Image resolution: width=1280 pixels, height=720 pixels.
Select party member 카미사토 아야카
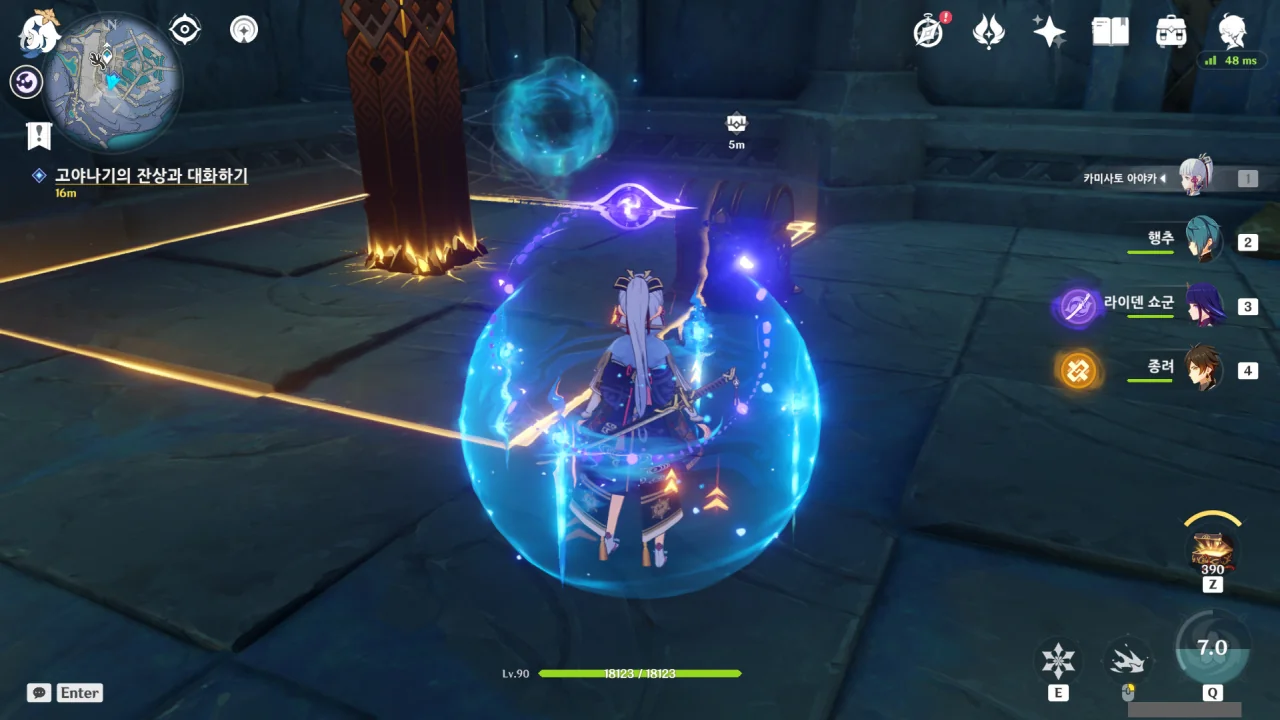[1196, 178]
